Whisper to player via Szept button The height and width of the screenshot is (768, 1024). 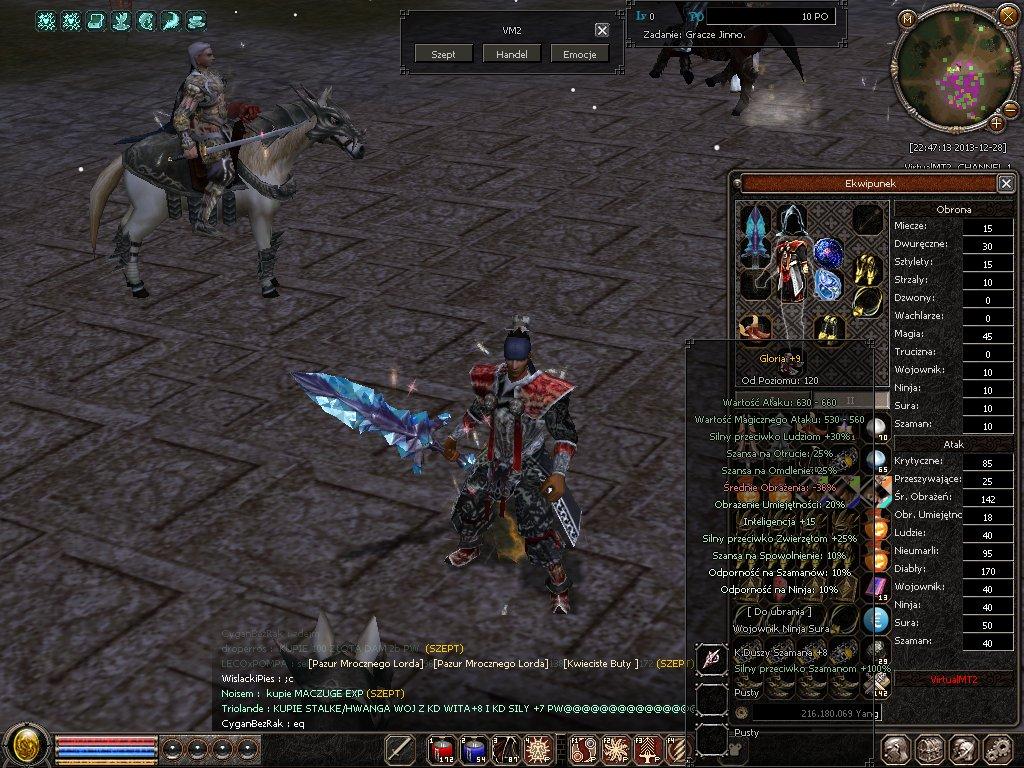[443, 54]
